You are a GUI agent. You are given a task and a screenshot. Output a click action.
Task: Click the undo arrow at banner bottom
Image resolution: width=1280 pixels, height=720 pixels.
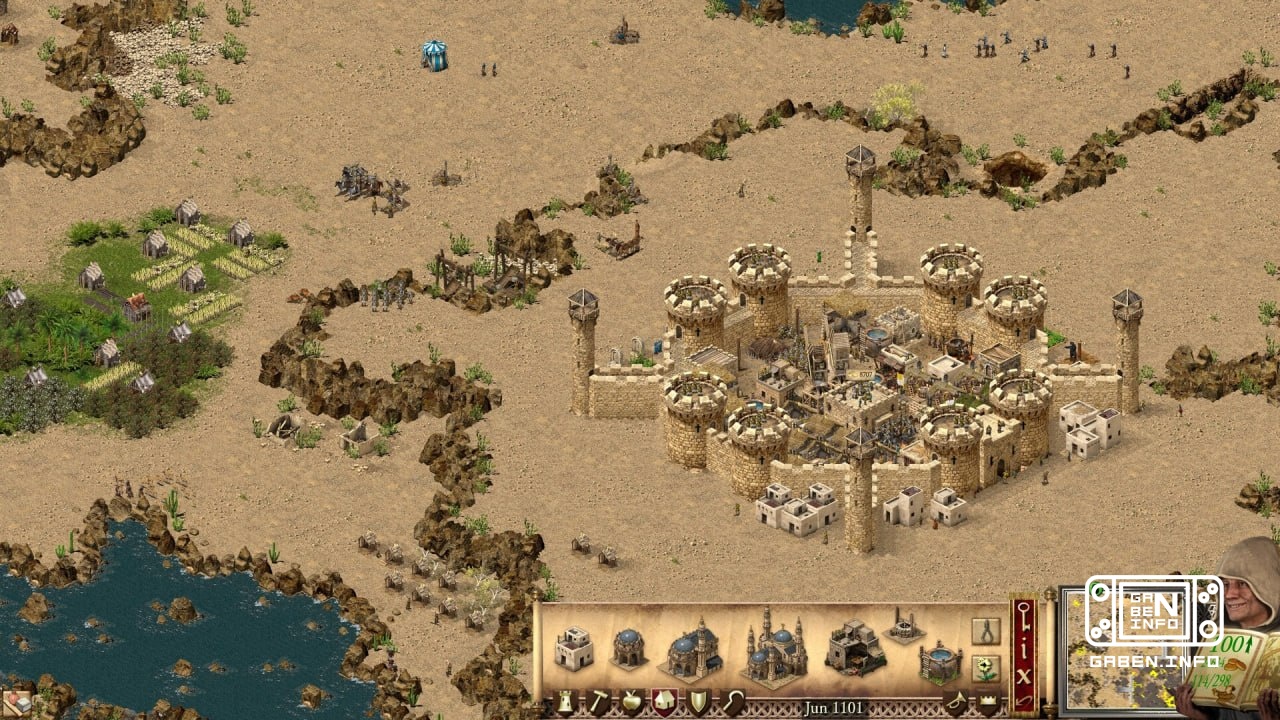pos(1025,701)
